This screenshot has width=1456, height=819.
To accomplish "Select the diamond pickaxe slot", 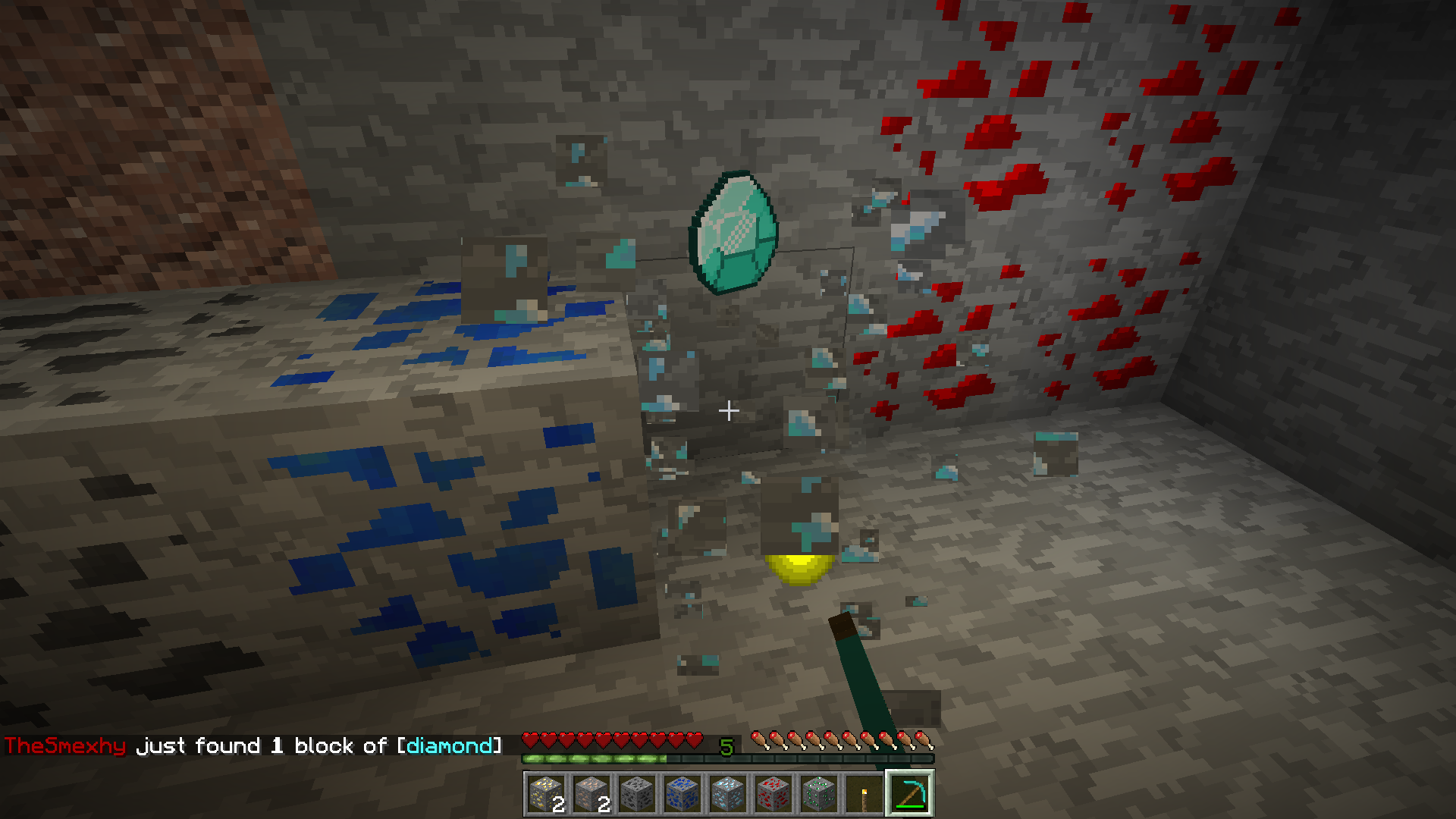I will click(910, 794).
